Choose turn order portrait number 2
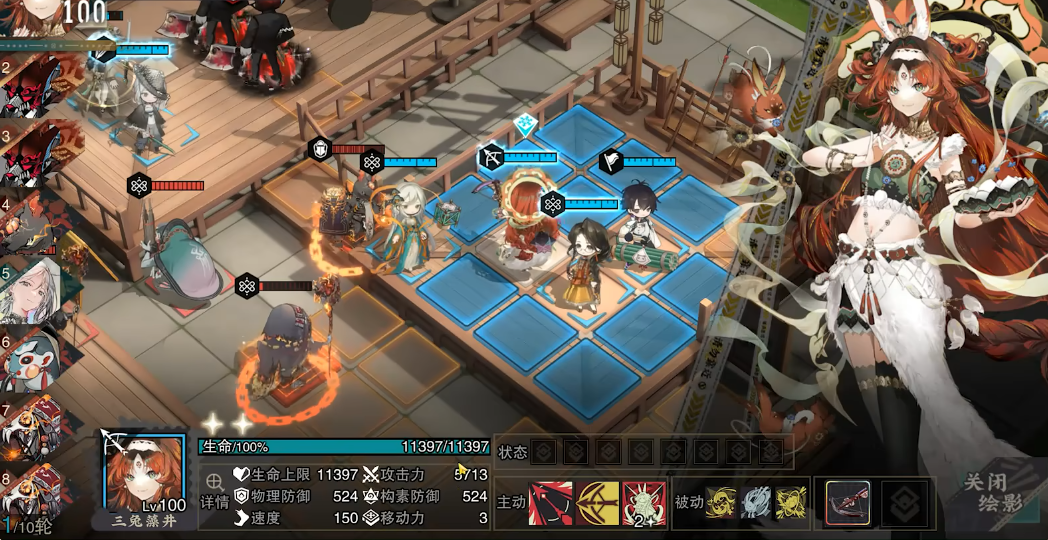 point(38,87)
